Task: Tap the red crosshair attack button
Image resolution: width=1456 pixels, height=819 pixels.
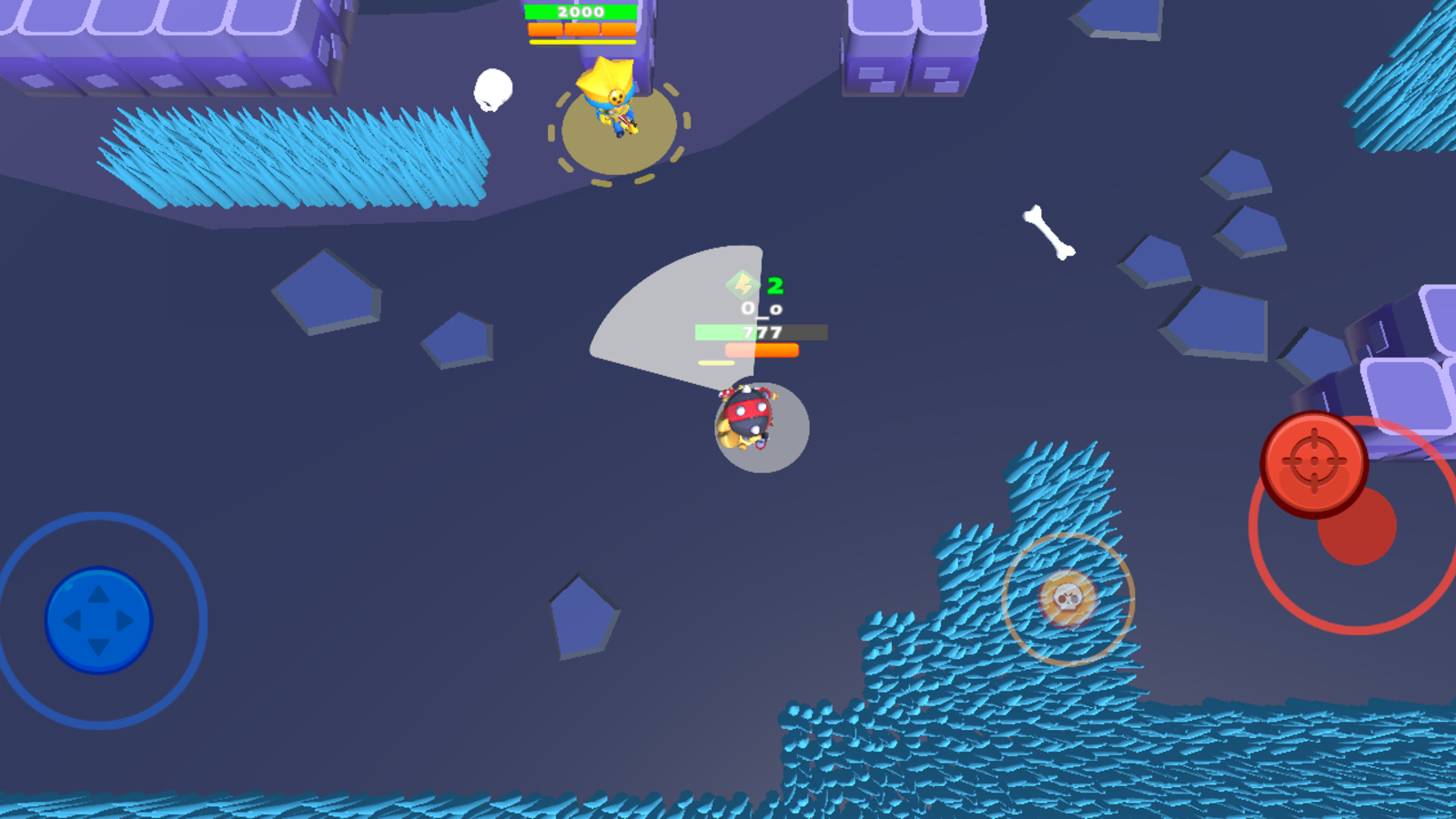Action: pos(1313,462)
